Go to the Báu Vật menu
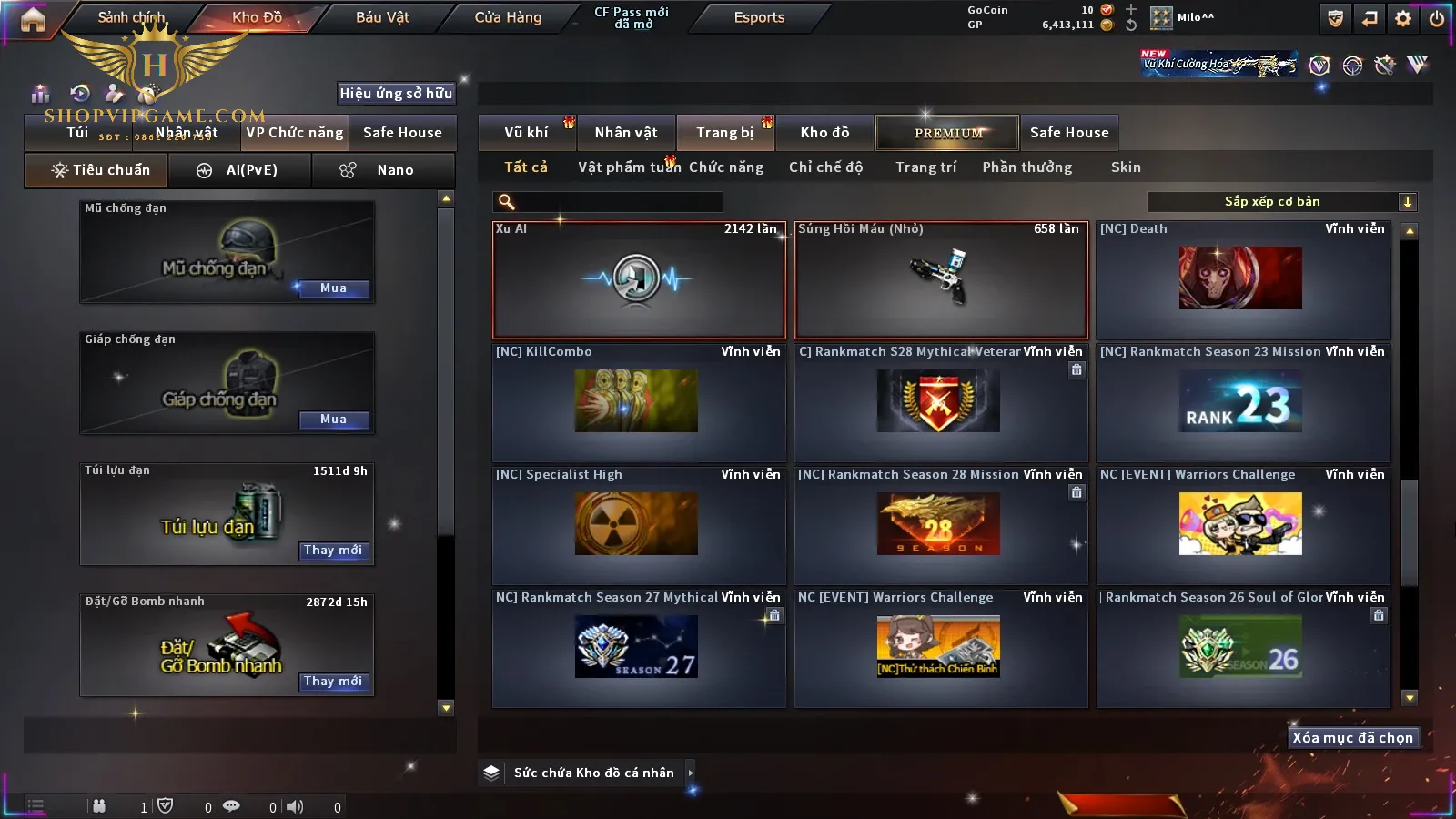 pyautogui.click(x=382, y=17)
